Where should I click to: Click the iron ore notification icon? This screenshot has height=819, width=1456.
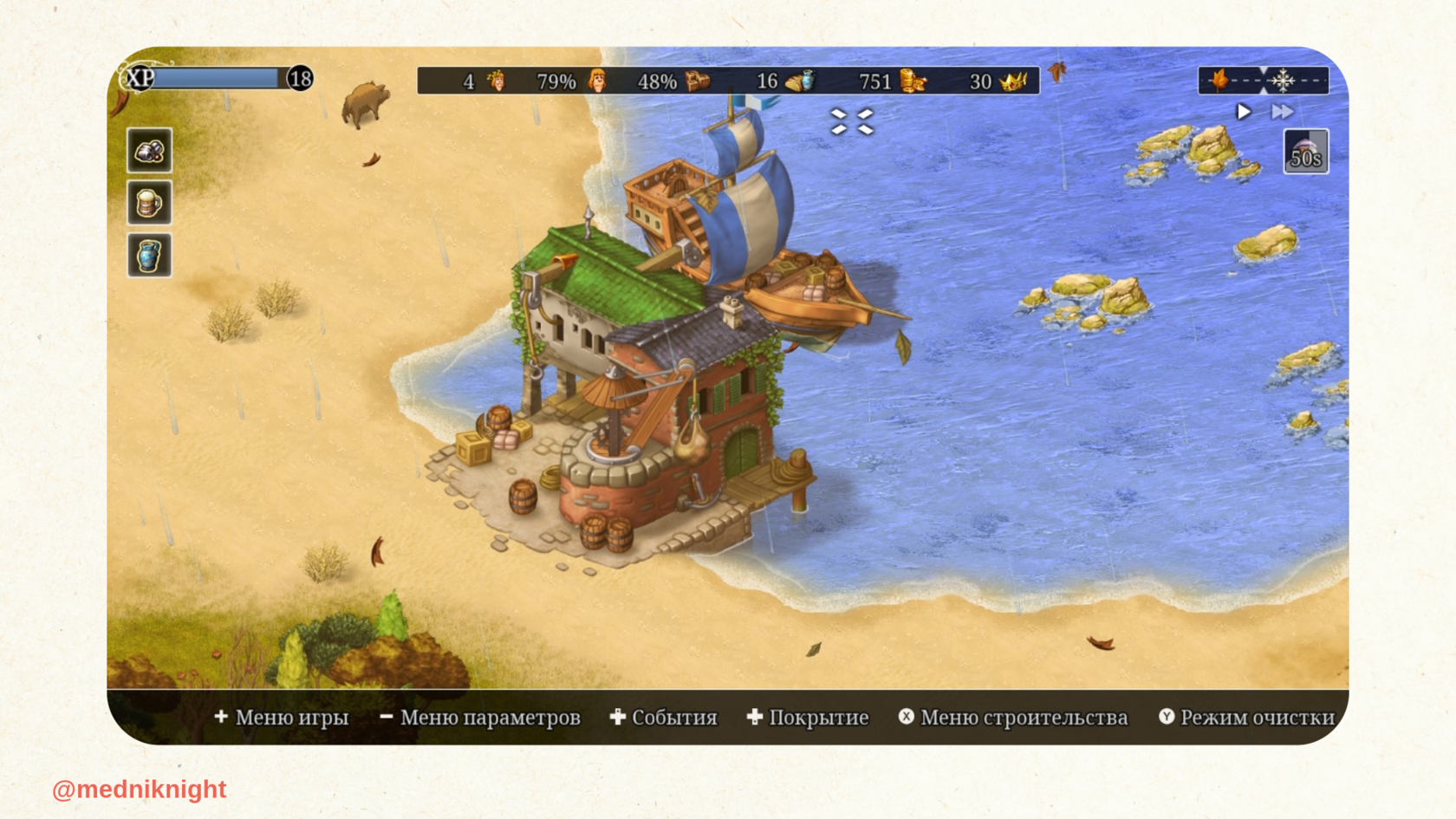click(149, 151)
